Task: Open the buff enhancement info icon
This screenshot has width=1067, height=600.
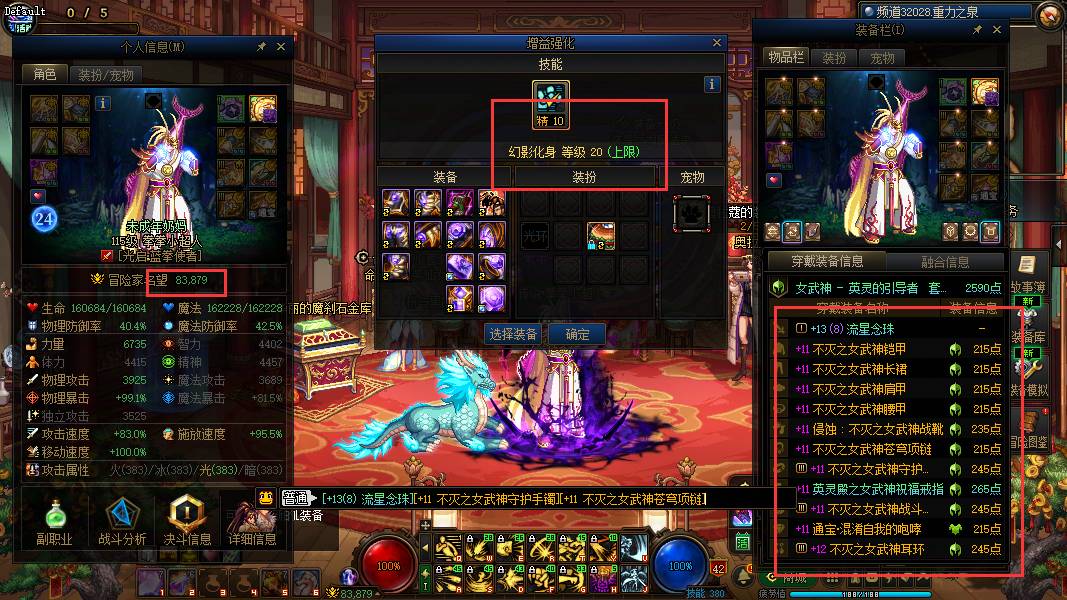Action: pos(712,85)
